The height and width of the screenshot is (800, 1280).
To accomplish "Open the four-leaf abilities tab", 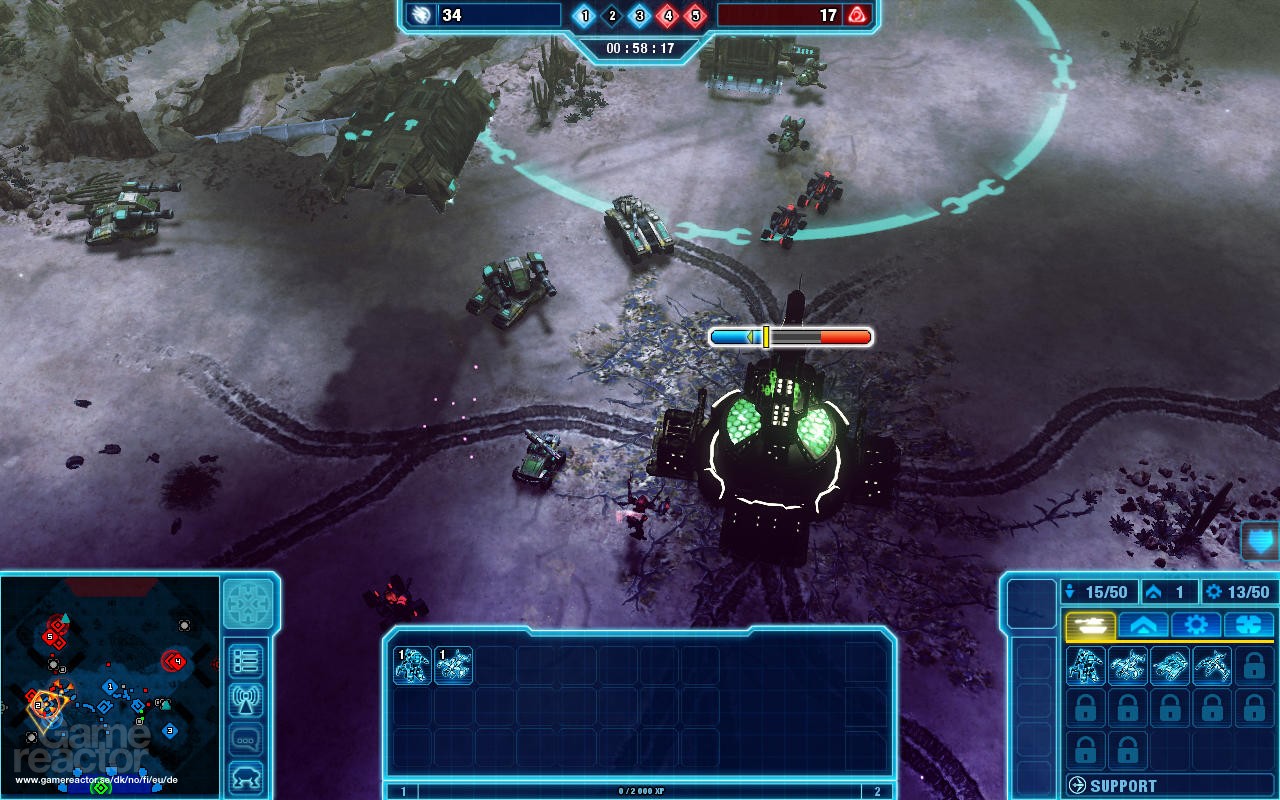I will [1250, 625].
